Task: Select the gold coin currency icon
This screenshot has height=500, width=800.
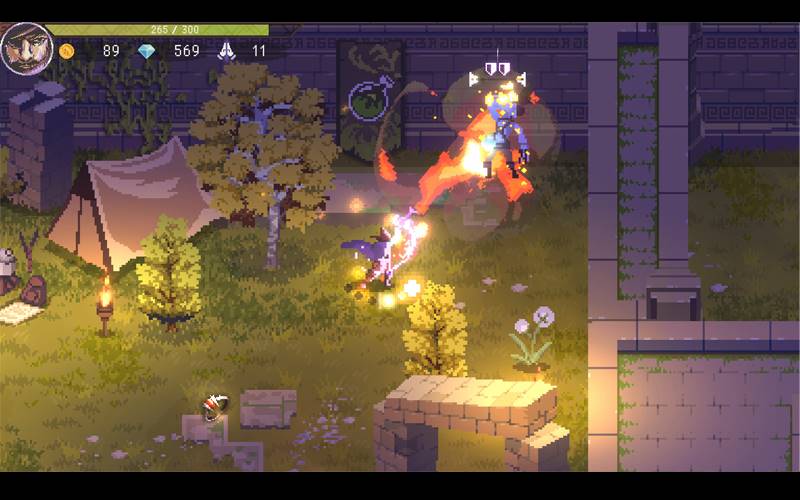Action: [67, 51]
